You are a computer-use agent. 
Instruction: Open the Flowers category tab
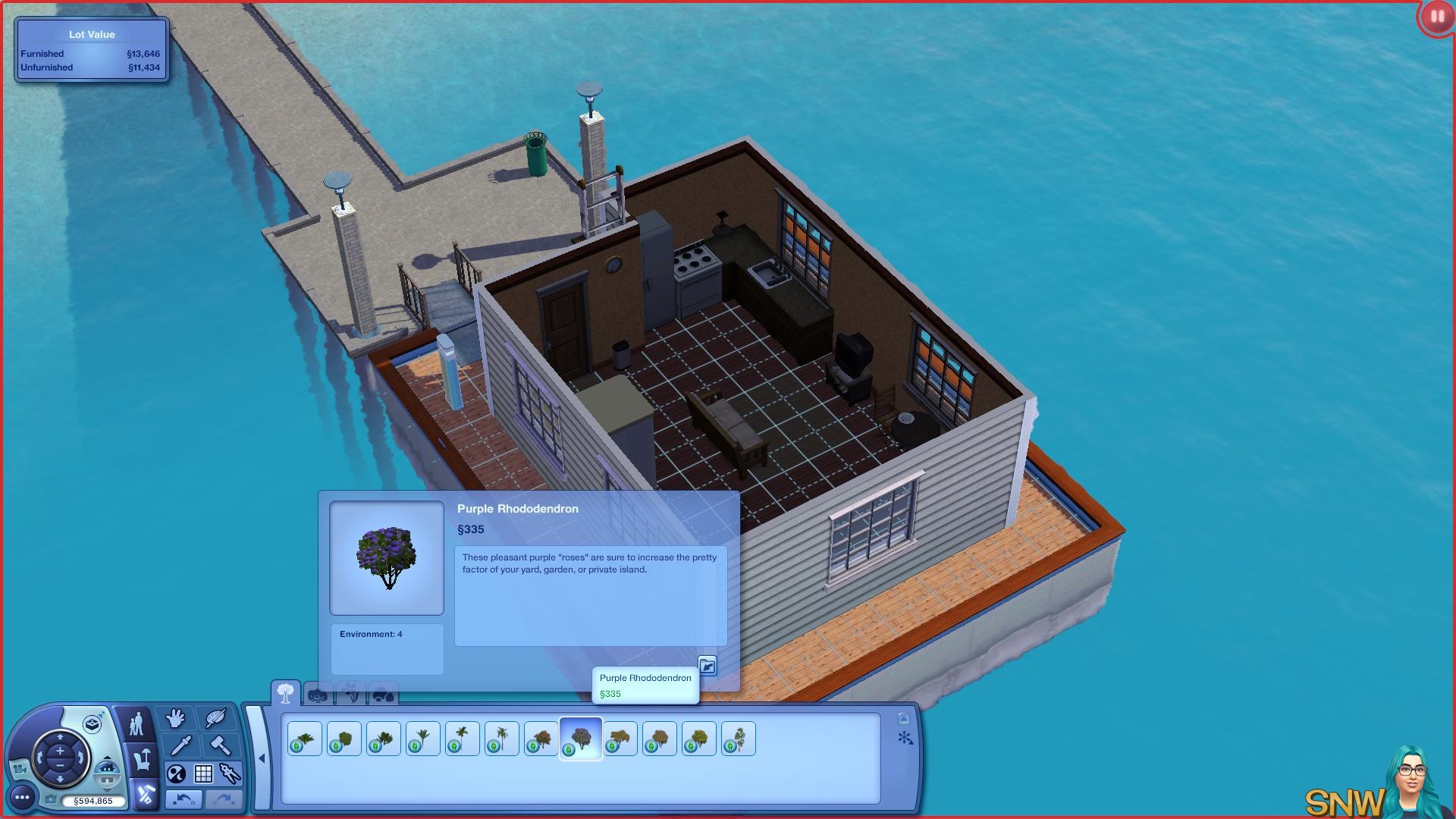tap(351, 694)
